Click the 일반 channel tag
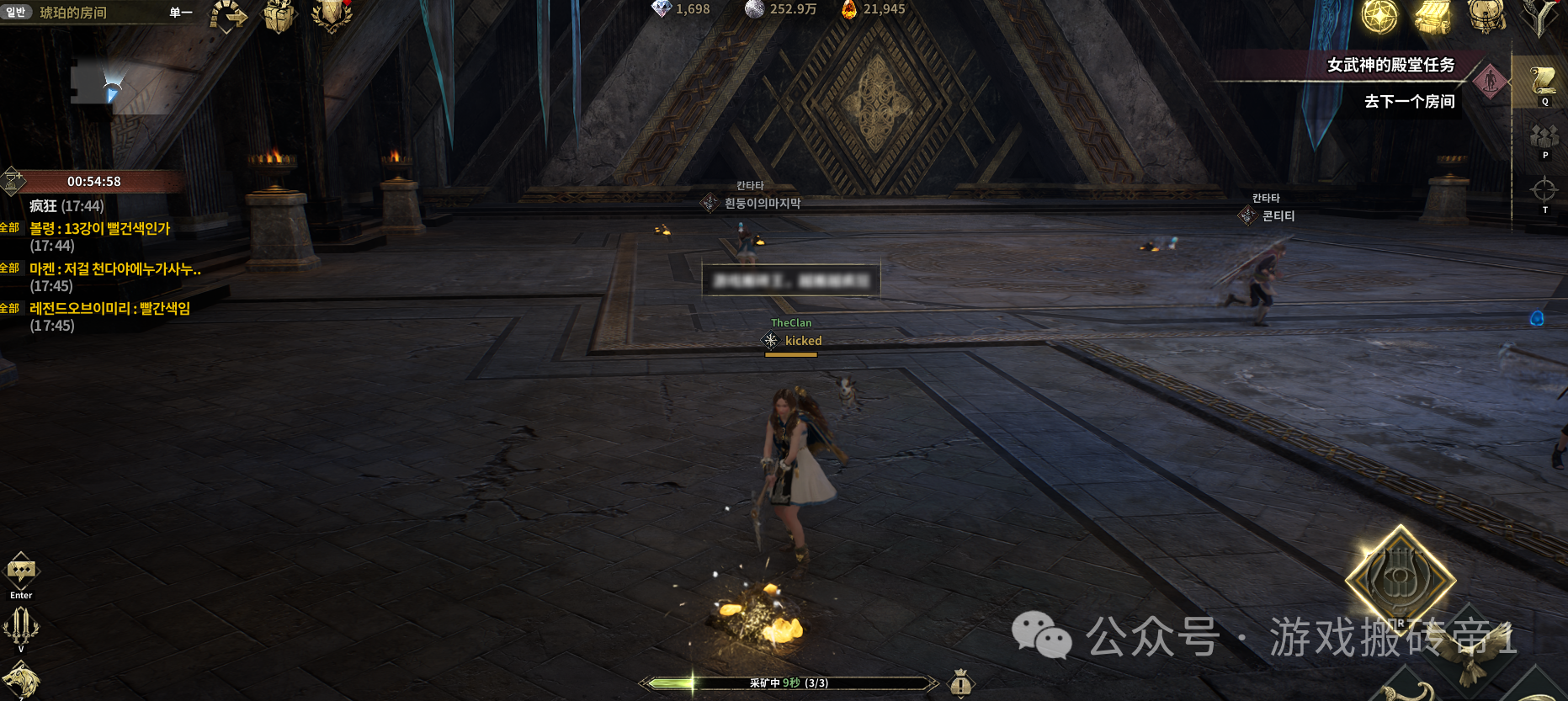The width and height of the screenshot is (1568, 701). pyautogui.click(x=16, y=12)
